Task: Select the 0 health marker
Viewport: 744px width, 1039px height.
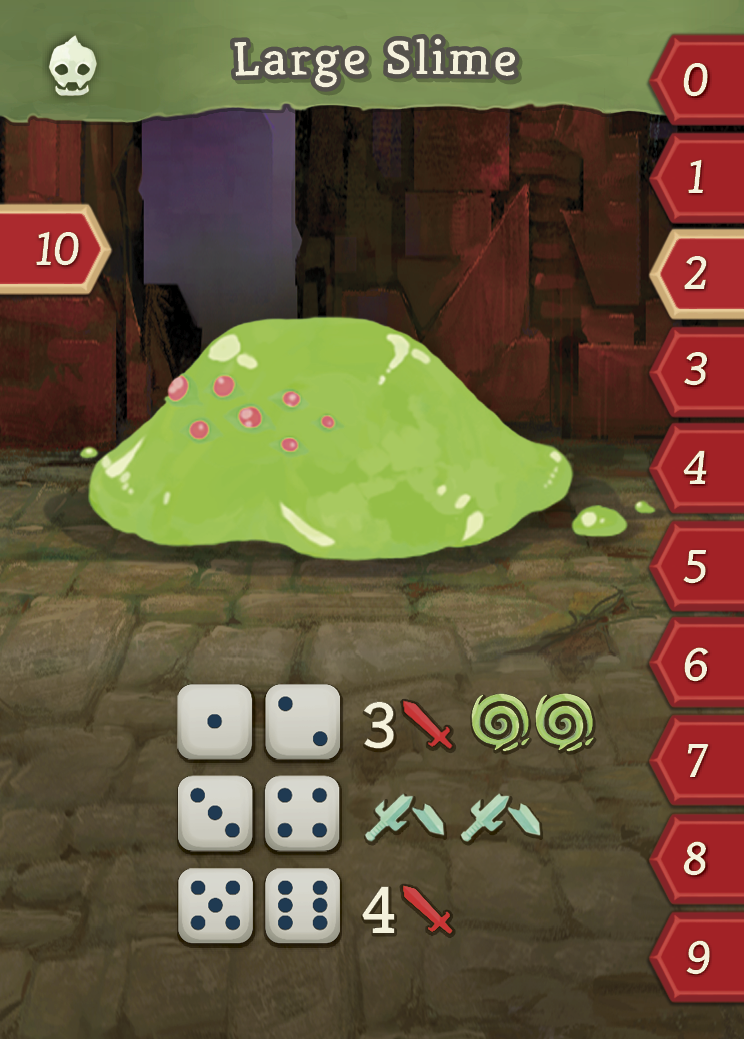Action: (697, 80)
